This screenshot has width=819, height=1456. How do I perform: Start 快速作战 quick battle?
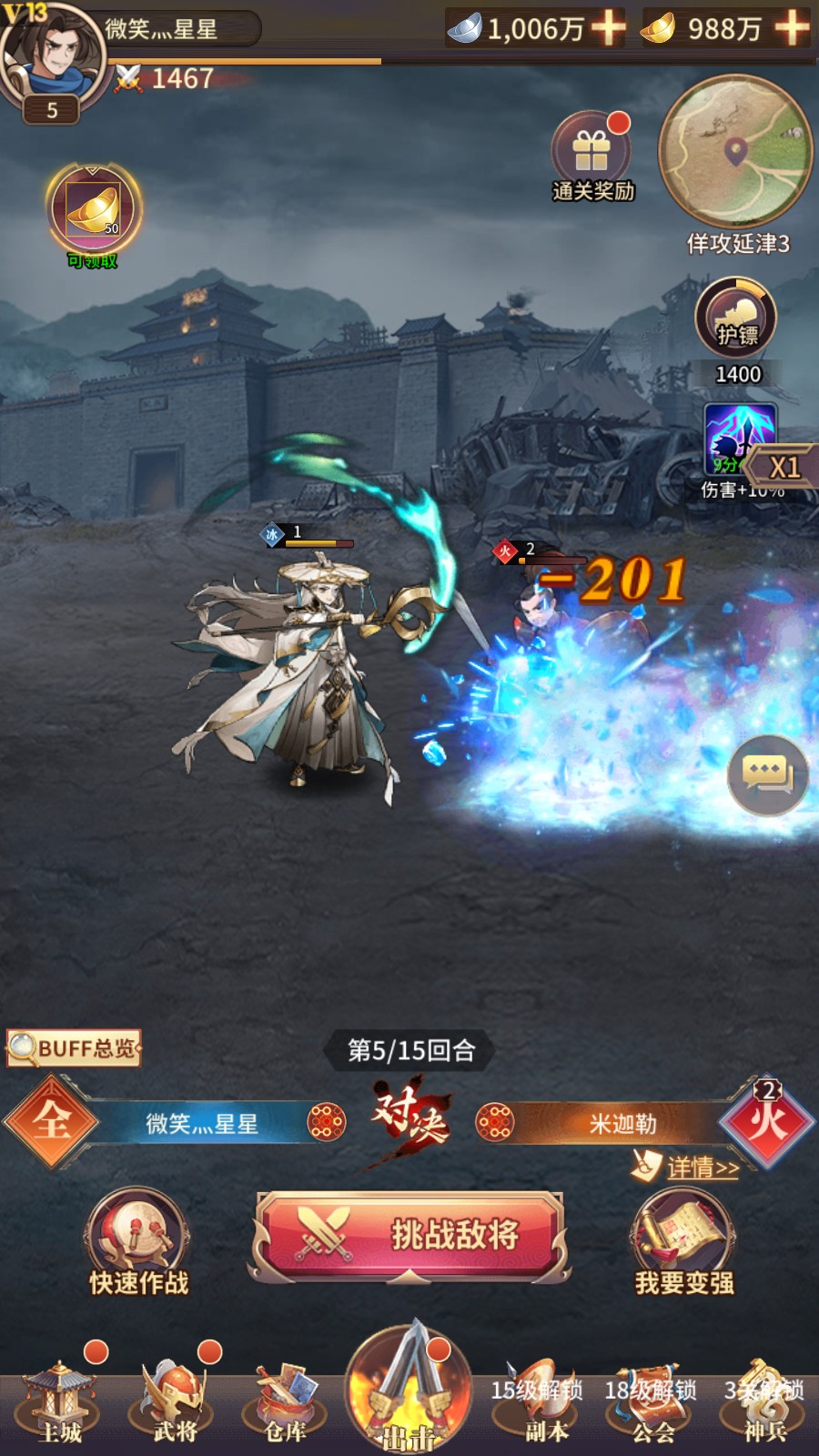point(138,1239)
